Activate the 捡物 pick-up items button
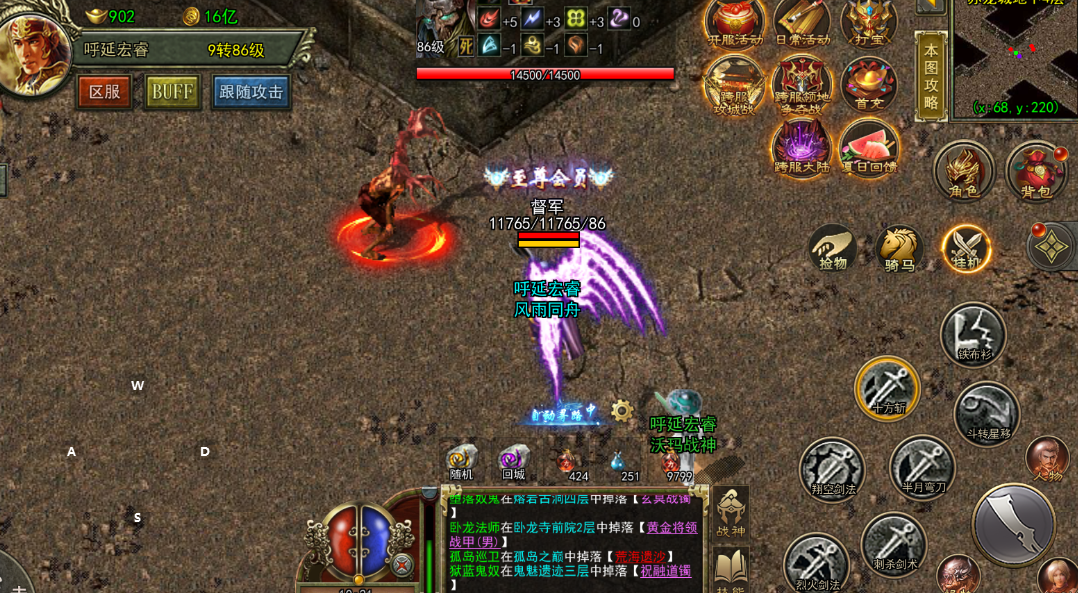 (x=832, y=246)
